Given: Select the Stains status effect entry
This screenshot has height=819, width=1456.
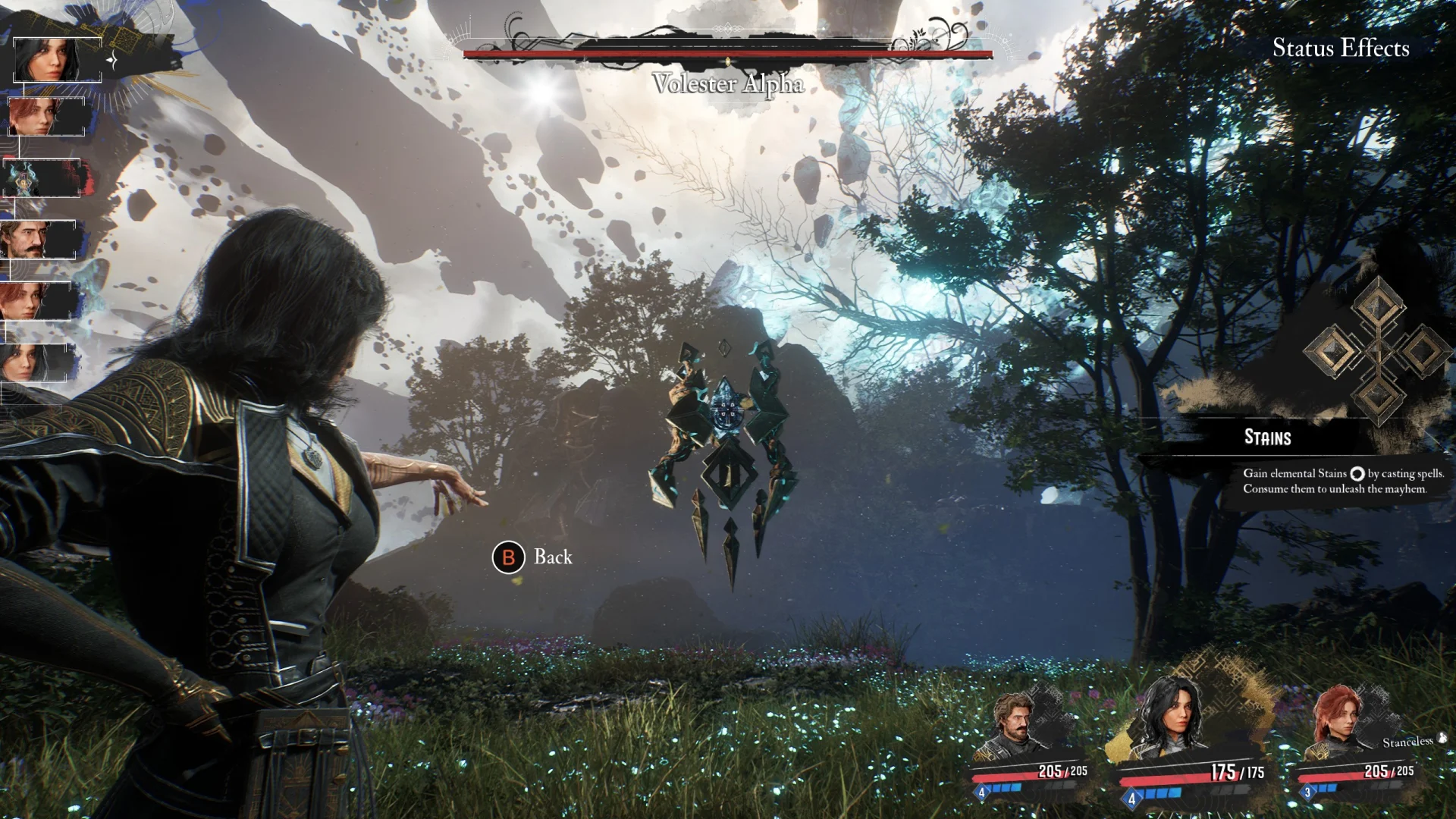Looking at the screenshot, I should (1267, 438).
